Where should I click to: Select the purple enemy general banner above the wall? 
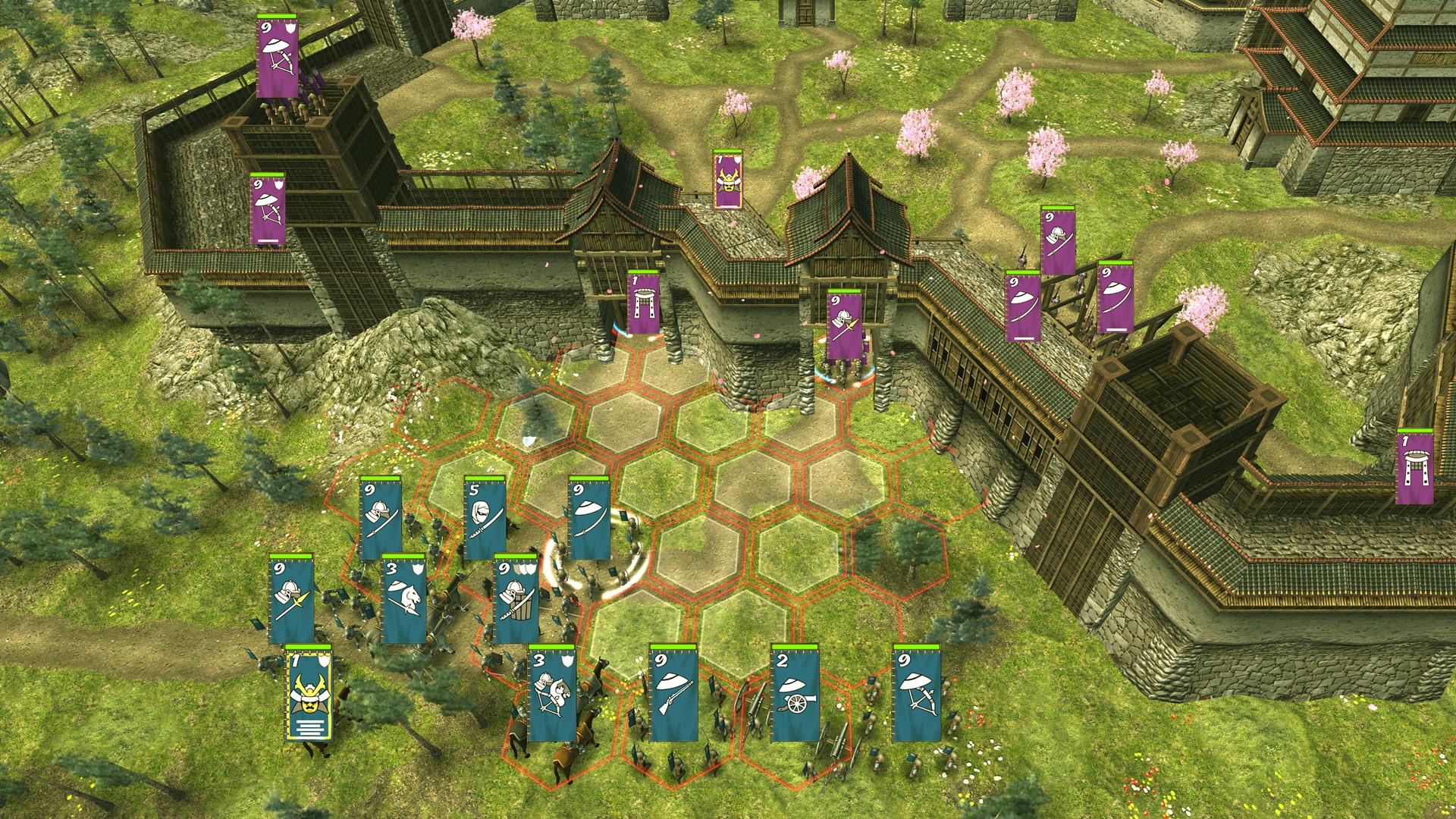(x=728, y=182)
